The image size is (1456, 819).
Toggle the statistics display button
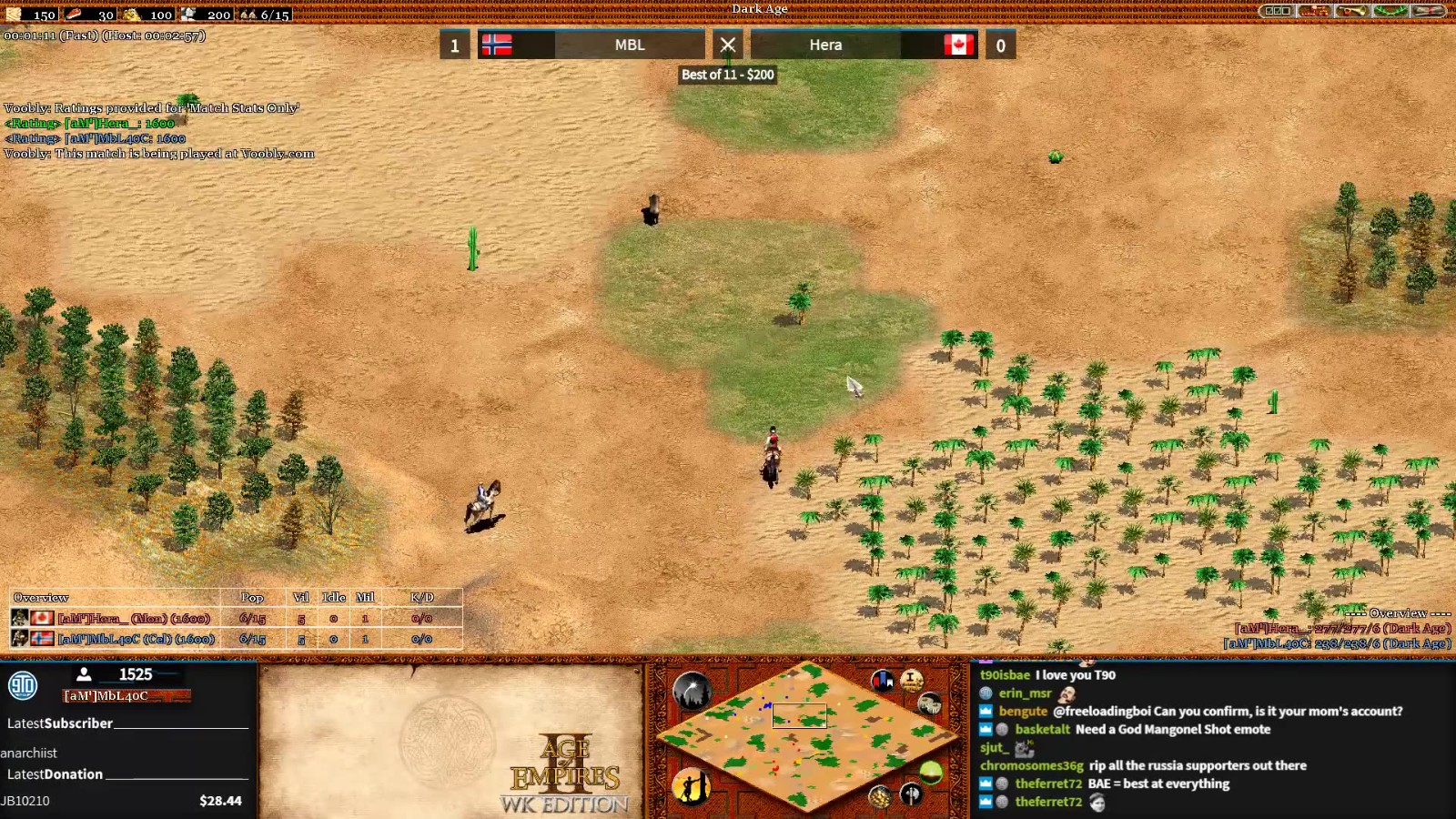912,681
